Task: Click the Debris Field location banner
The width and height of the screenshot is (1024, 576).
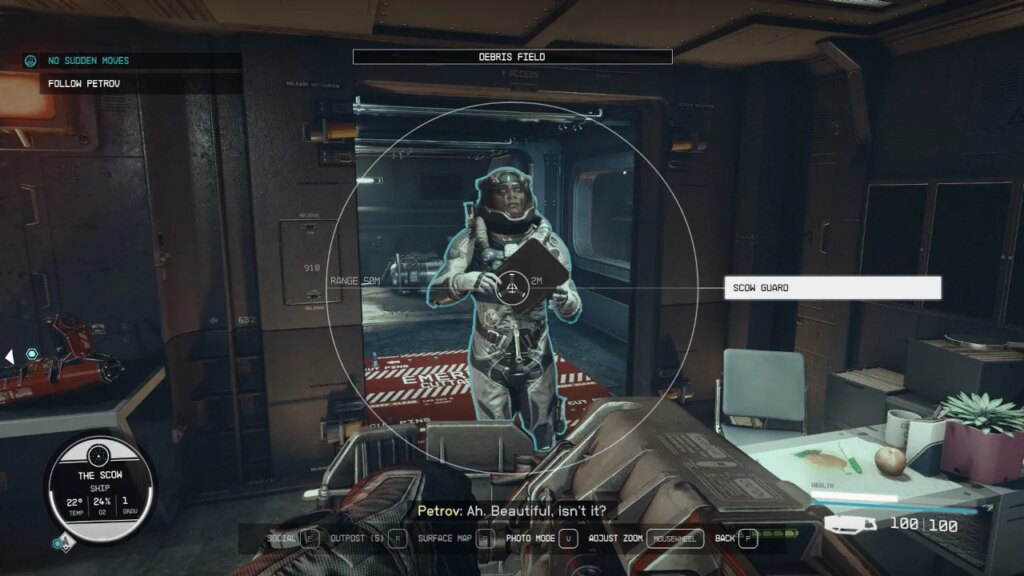Action: point(512,57)
